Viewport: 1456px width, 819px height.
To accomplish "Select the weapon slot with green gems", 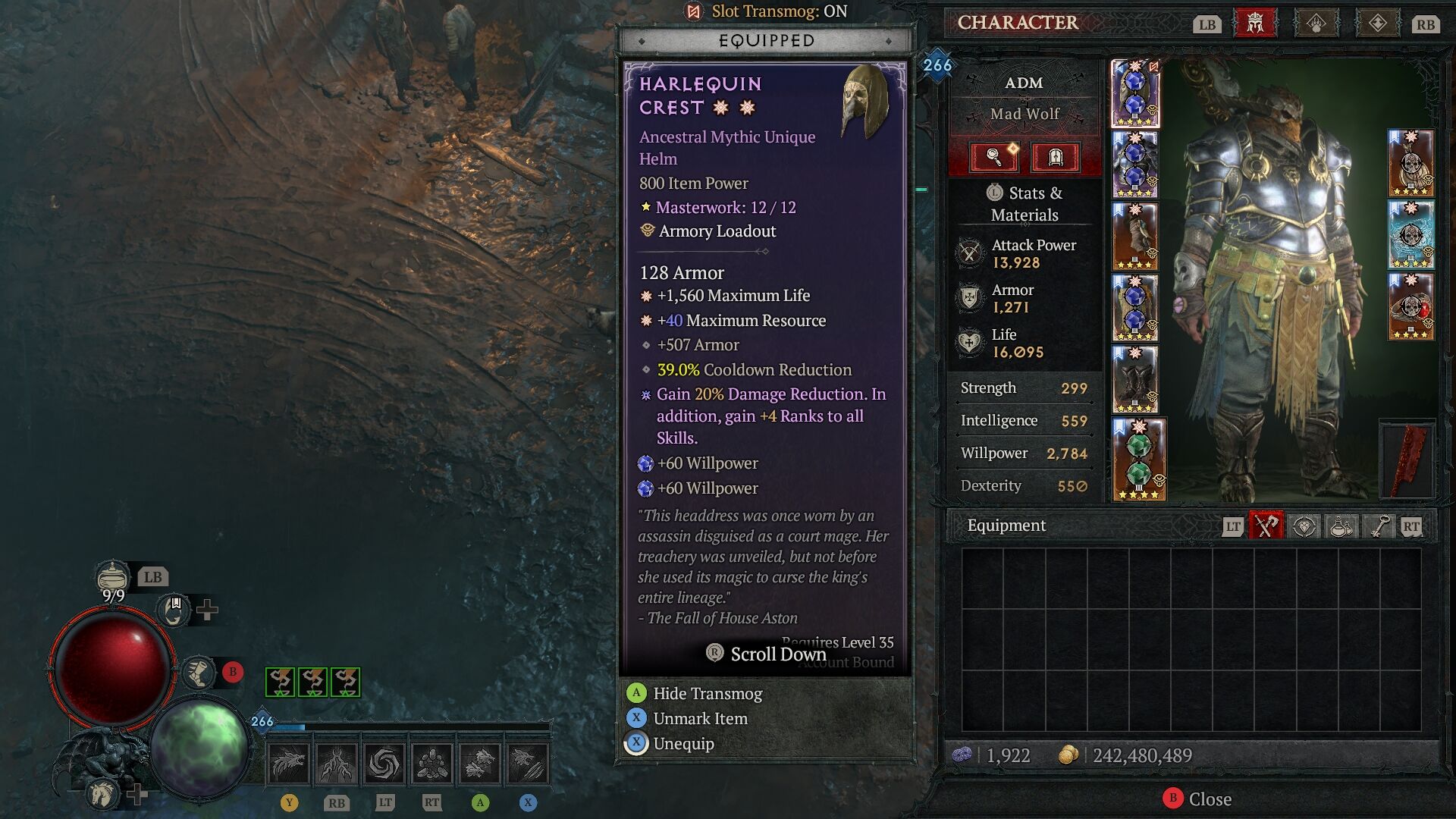I will pos(1138,460).
